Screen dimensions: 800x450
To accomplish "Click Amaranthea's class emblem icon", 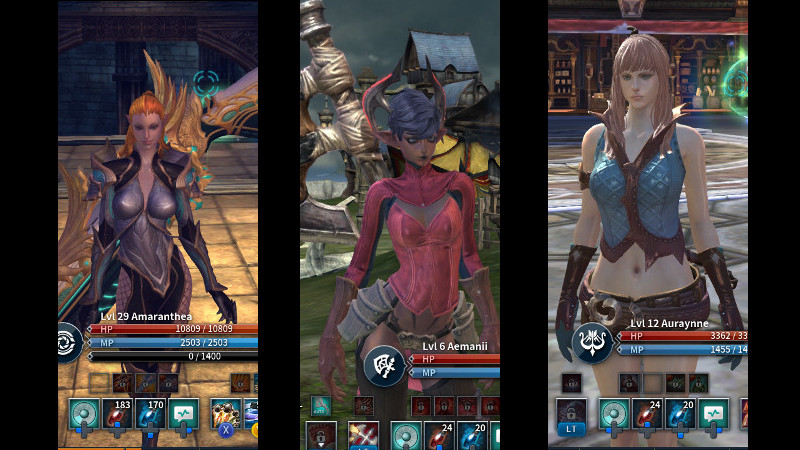I will pos(68,341).
